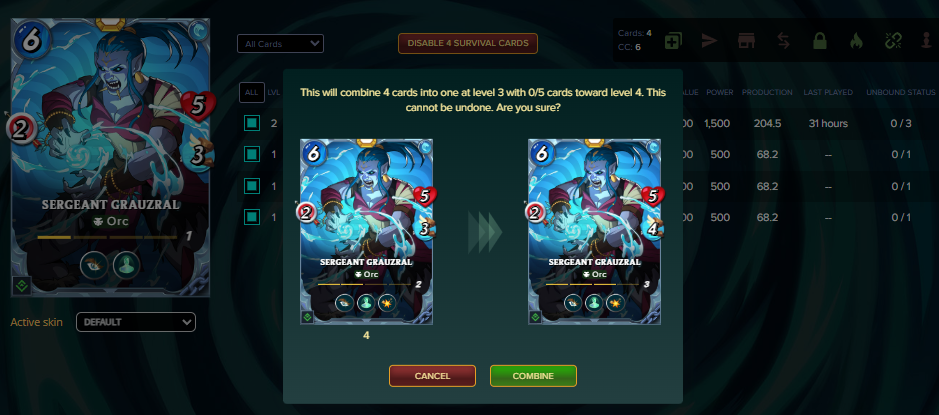
Task: Click the broken chain link icon
Action: (893, 41)
